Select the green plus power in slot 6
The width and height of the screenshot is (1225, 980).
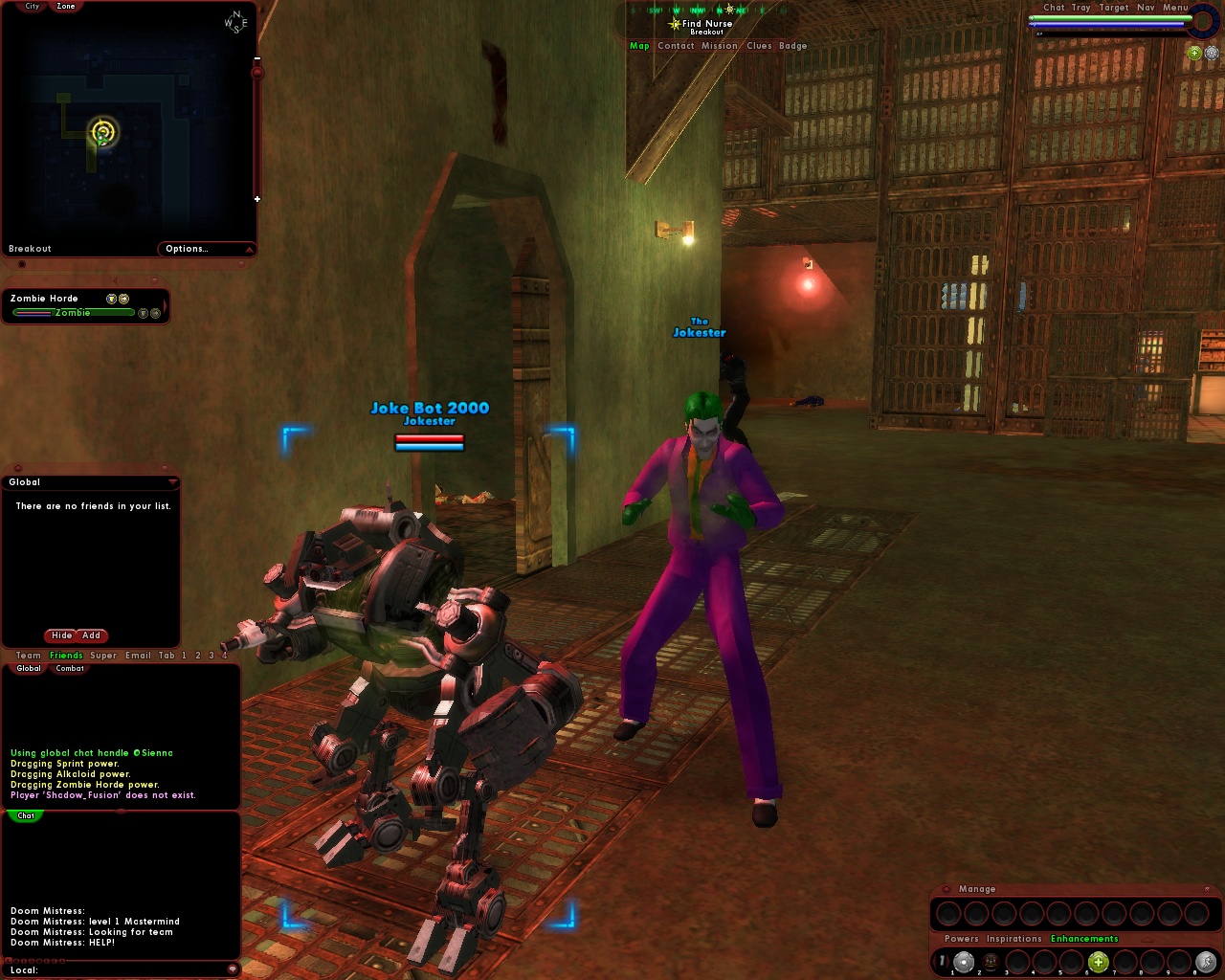click(1098, 962)
